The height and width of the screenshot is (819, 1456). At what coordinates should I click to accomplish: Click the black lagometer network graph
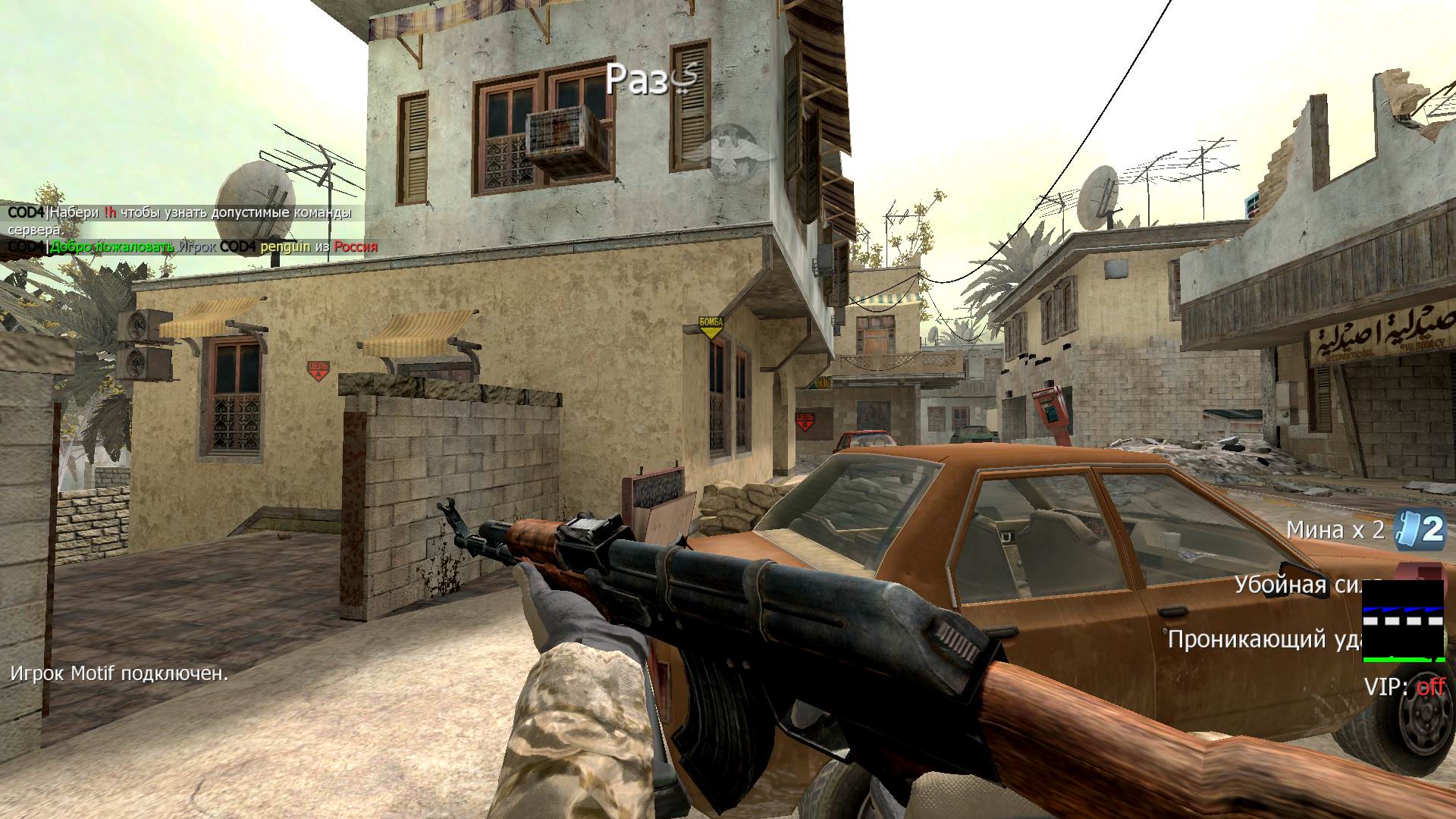(1403, 621)
